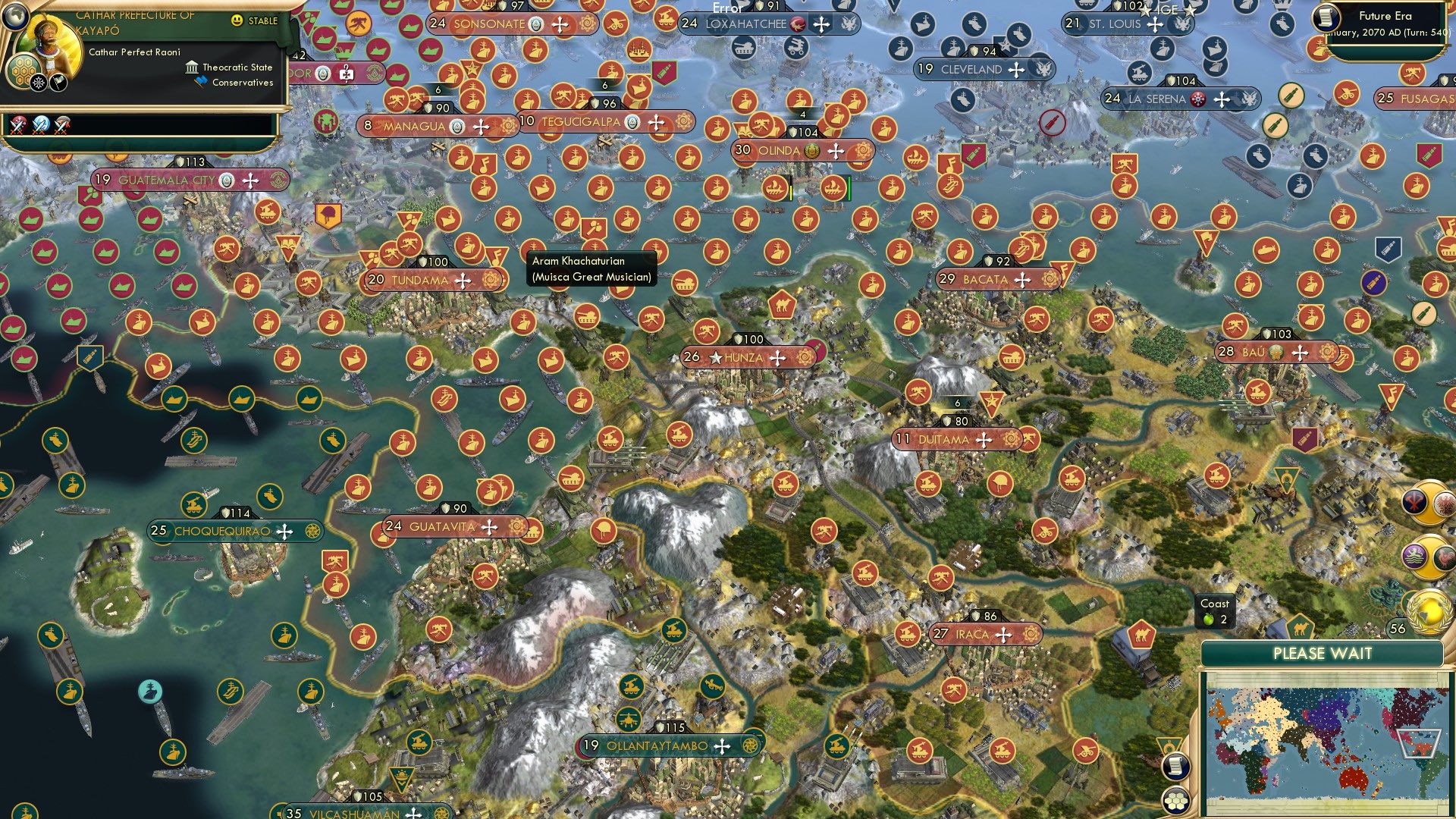Toggle strategic view scroll icon beside minimap
The width and height of the screenshot is (1456, 819).
(x=1175, y=766)
